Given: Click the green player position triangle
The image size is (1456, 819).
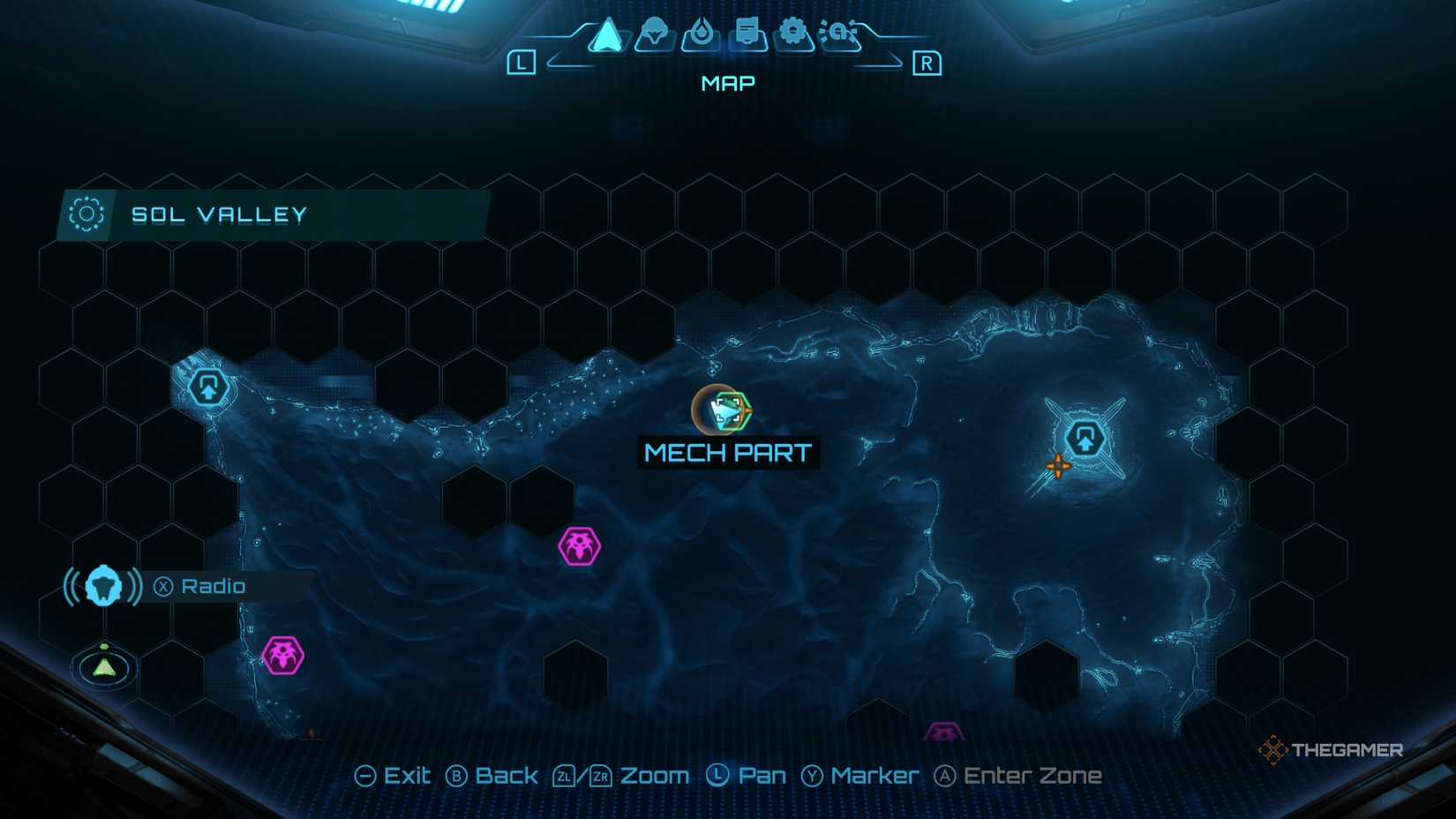Looking at the screenshot, I should click(x=103, y=667).
